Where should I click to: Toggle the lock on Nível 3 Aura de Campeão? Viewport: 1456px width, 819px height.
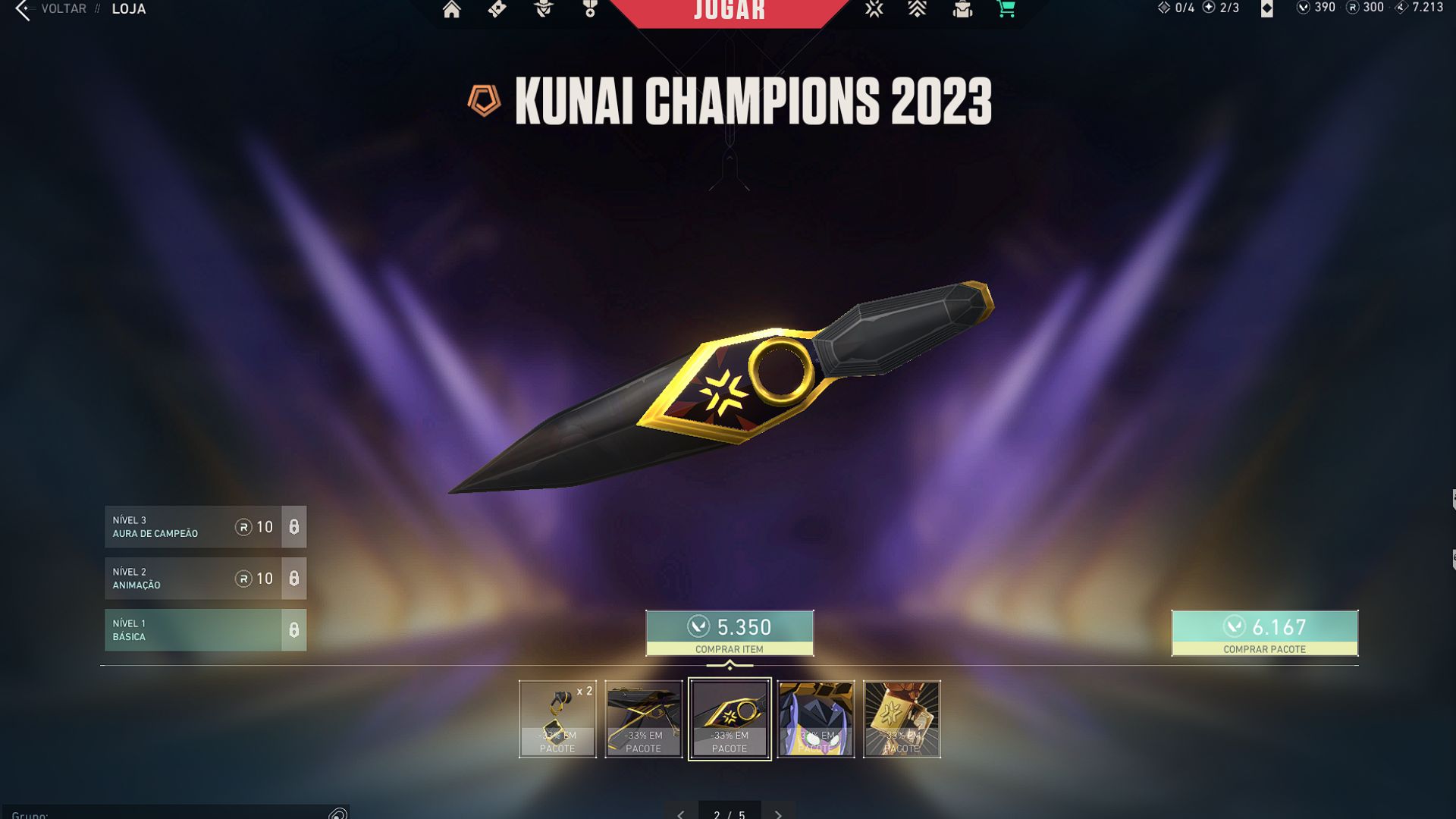point(293,527)
